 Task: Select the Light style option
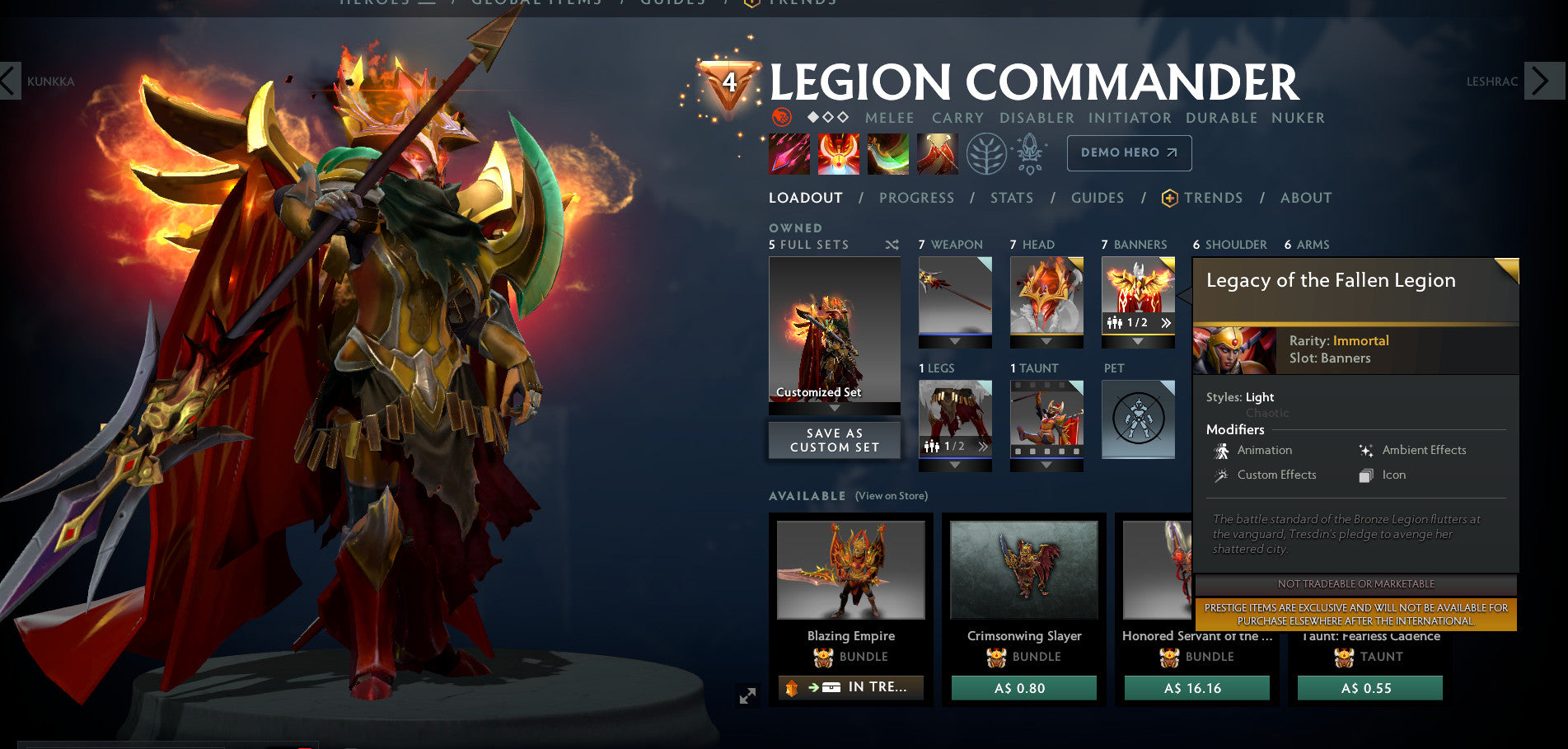coord(1258,397)
